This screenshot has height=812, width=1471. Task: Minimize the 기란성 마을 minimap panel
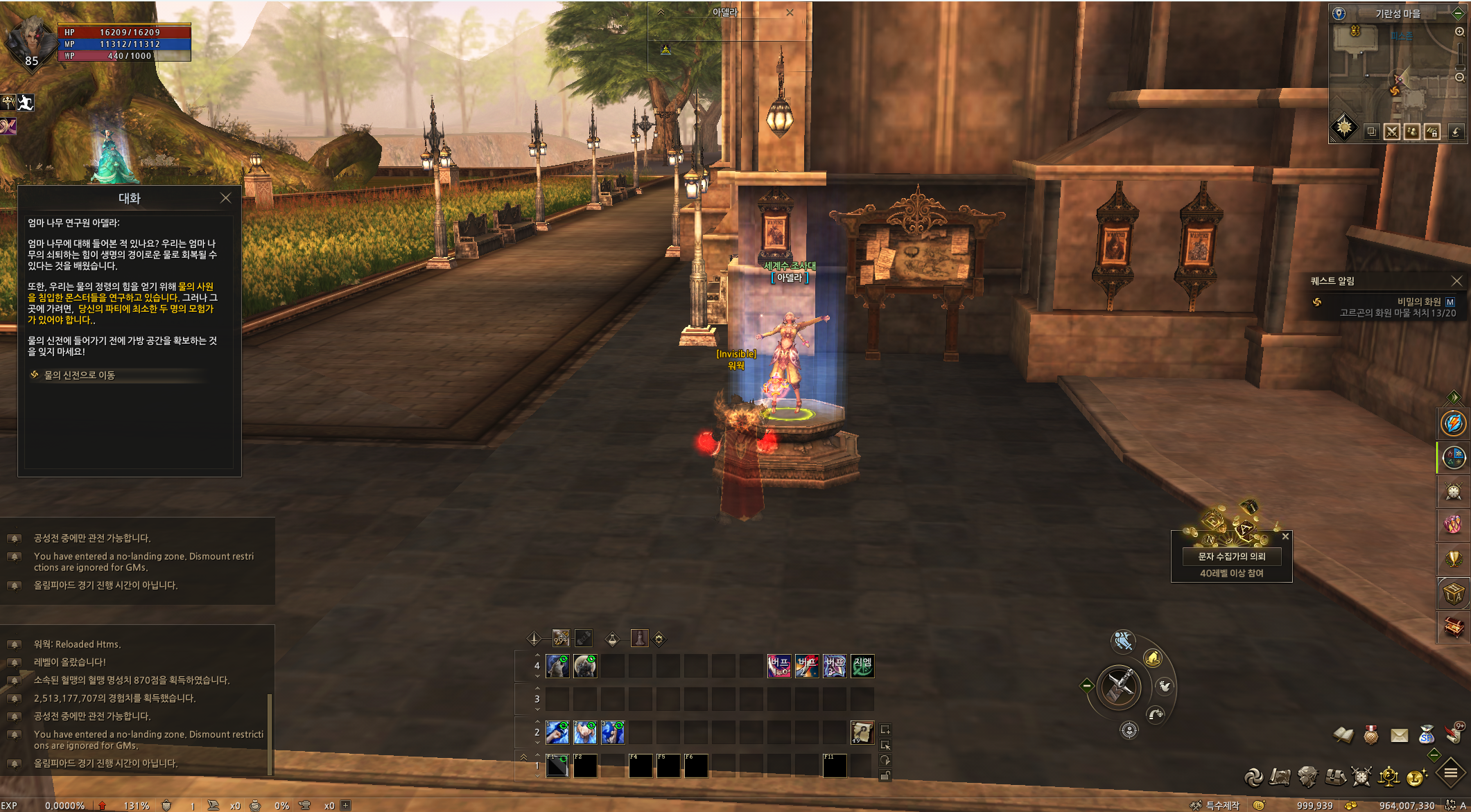[x=1458, y=13]
